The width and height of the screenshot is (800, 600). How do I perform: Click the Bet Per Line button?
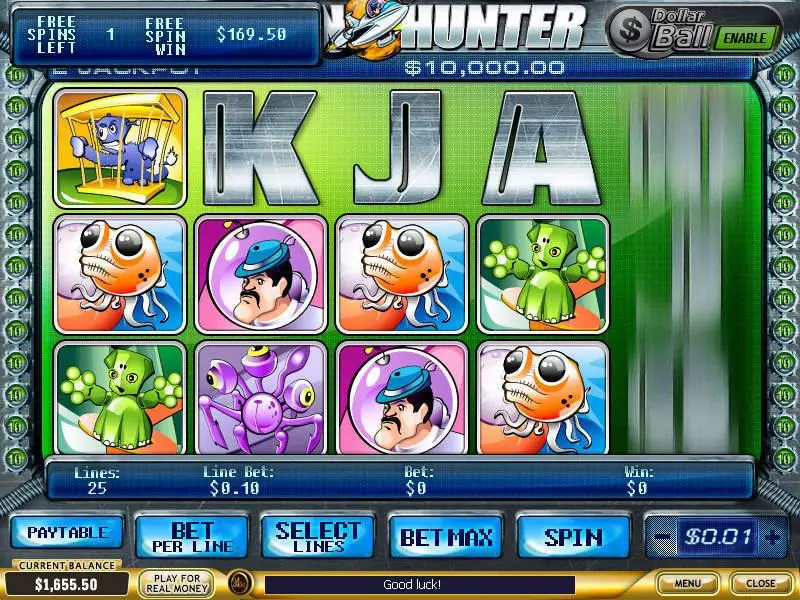click(x=193, y=537)
